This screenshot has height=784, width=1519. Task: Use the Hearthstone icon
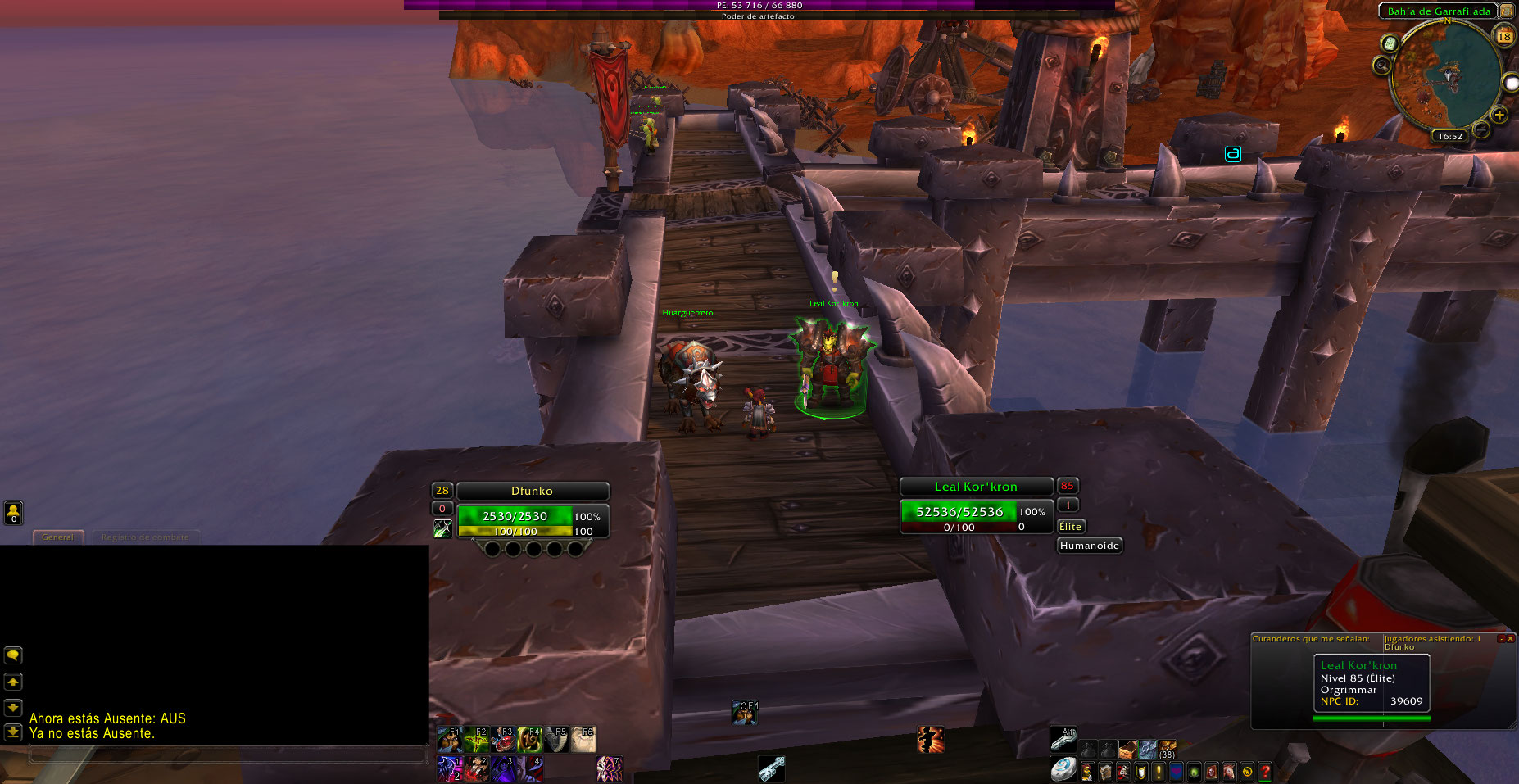(x=1063, y=769)
